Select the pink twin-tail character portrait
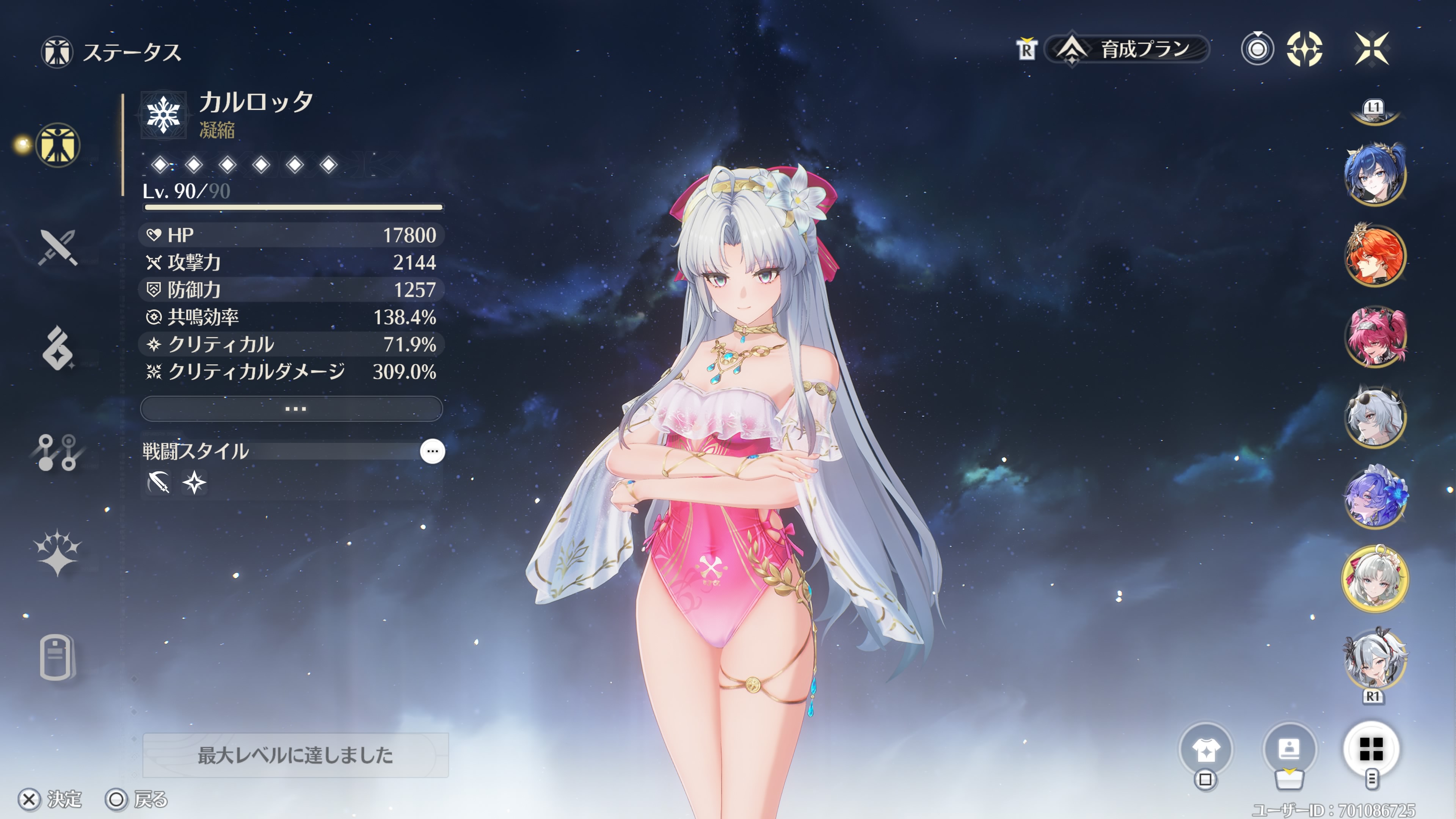The width and height of the screenshot is (1456, 819). [x=1374, y=337]
